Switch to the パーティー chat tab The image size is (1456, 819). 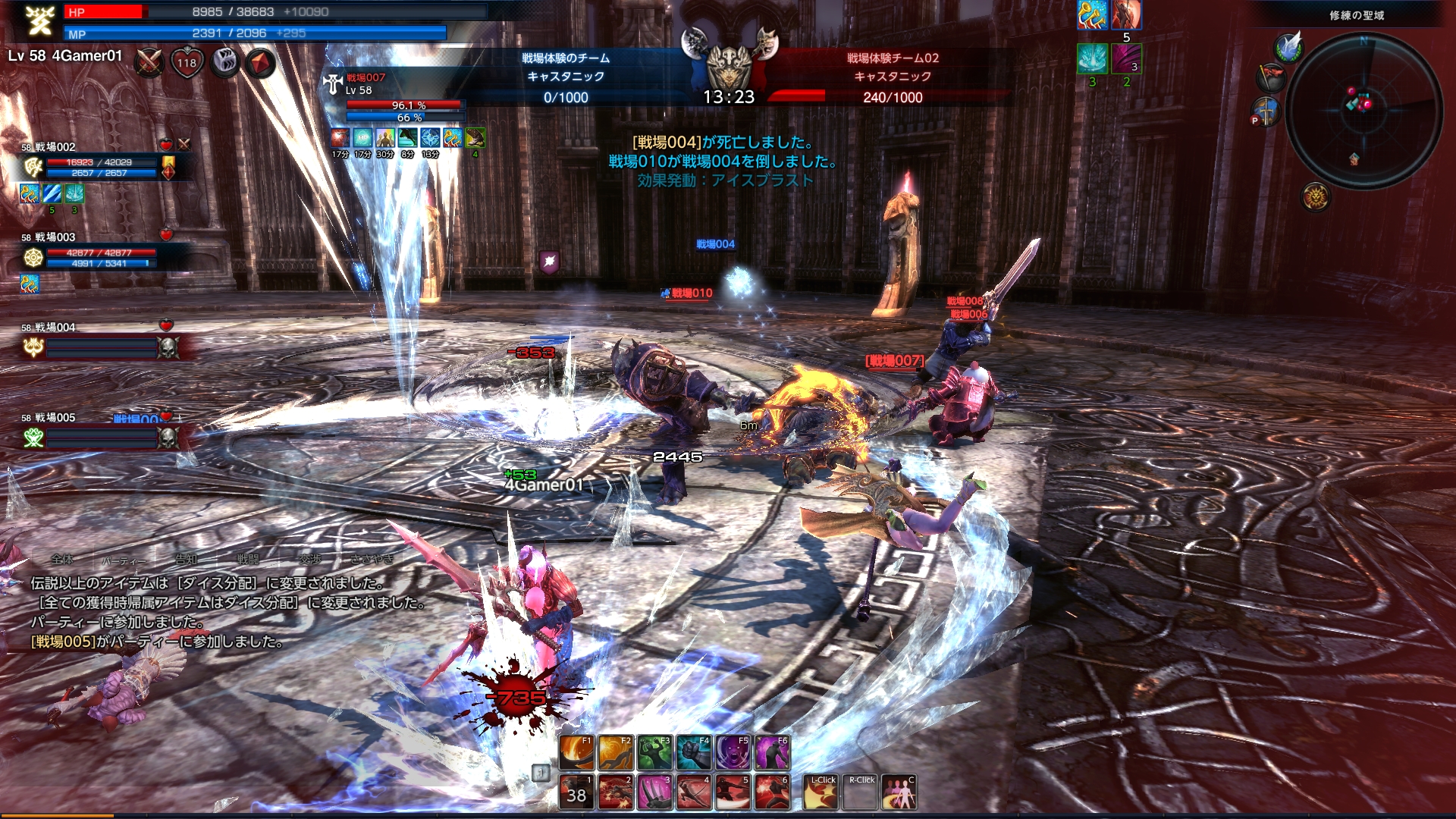[x=124, y=560]
